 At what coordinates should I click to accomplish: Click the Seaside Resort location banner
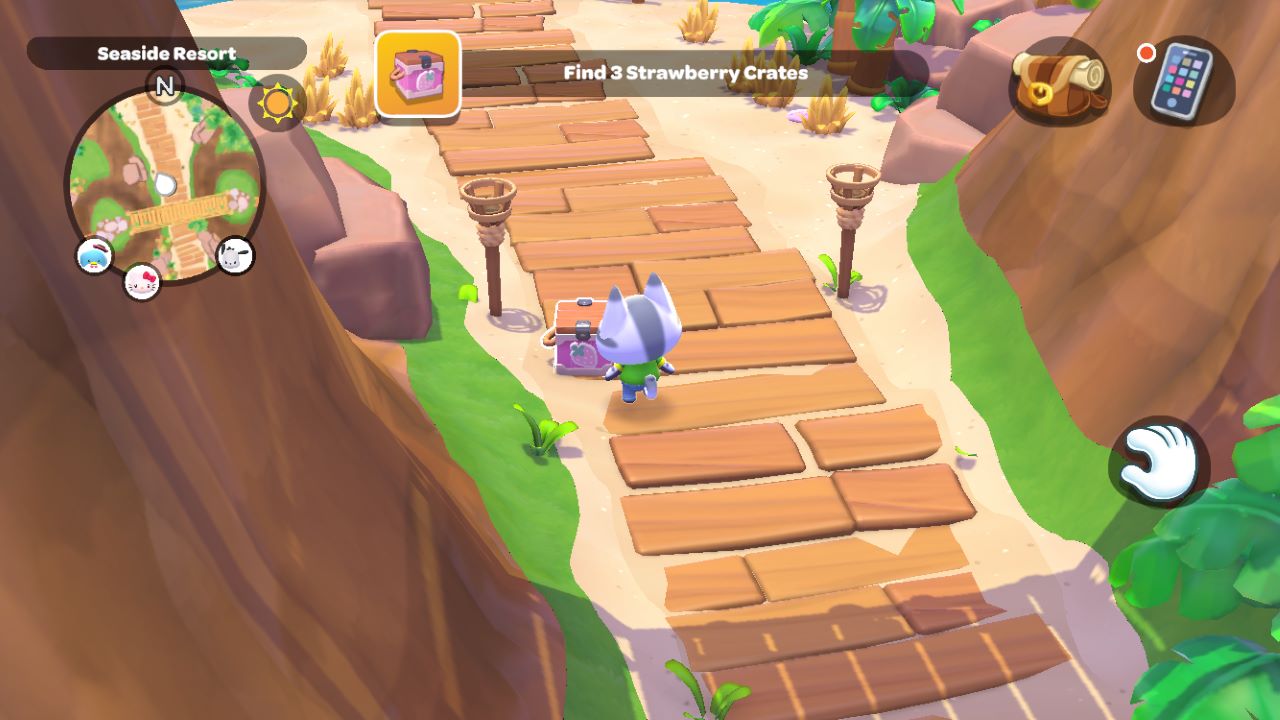pyautogui.click(x=167, y=53)
